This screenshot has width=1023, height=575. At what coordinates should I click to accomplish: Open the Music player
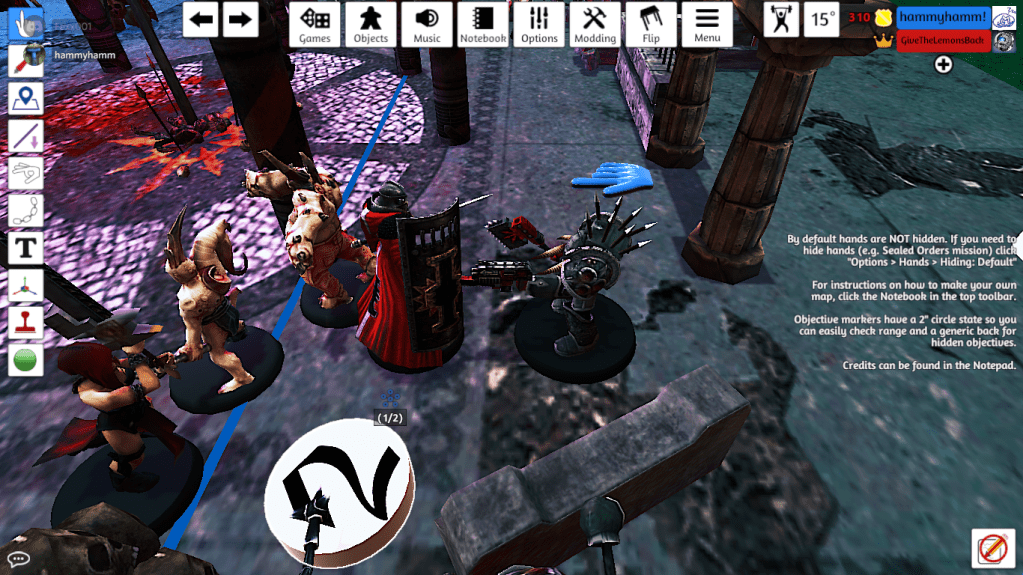click(427, 24)
